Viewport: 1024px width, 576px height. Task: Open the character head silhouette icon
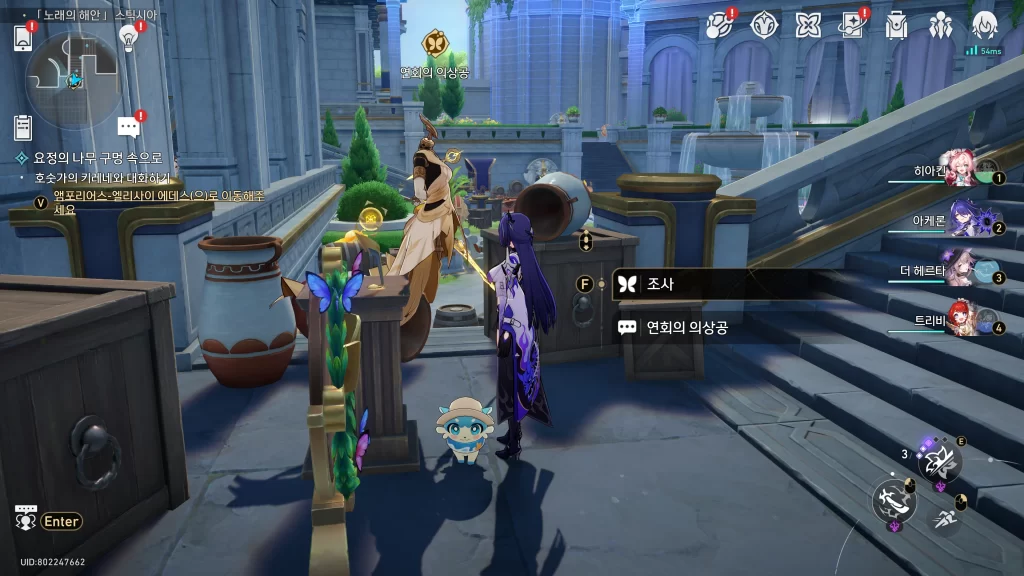[x=984, y=25]
